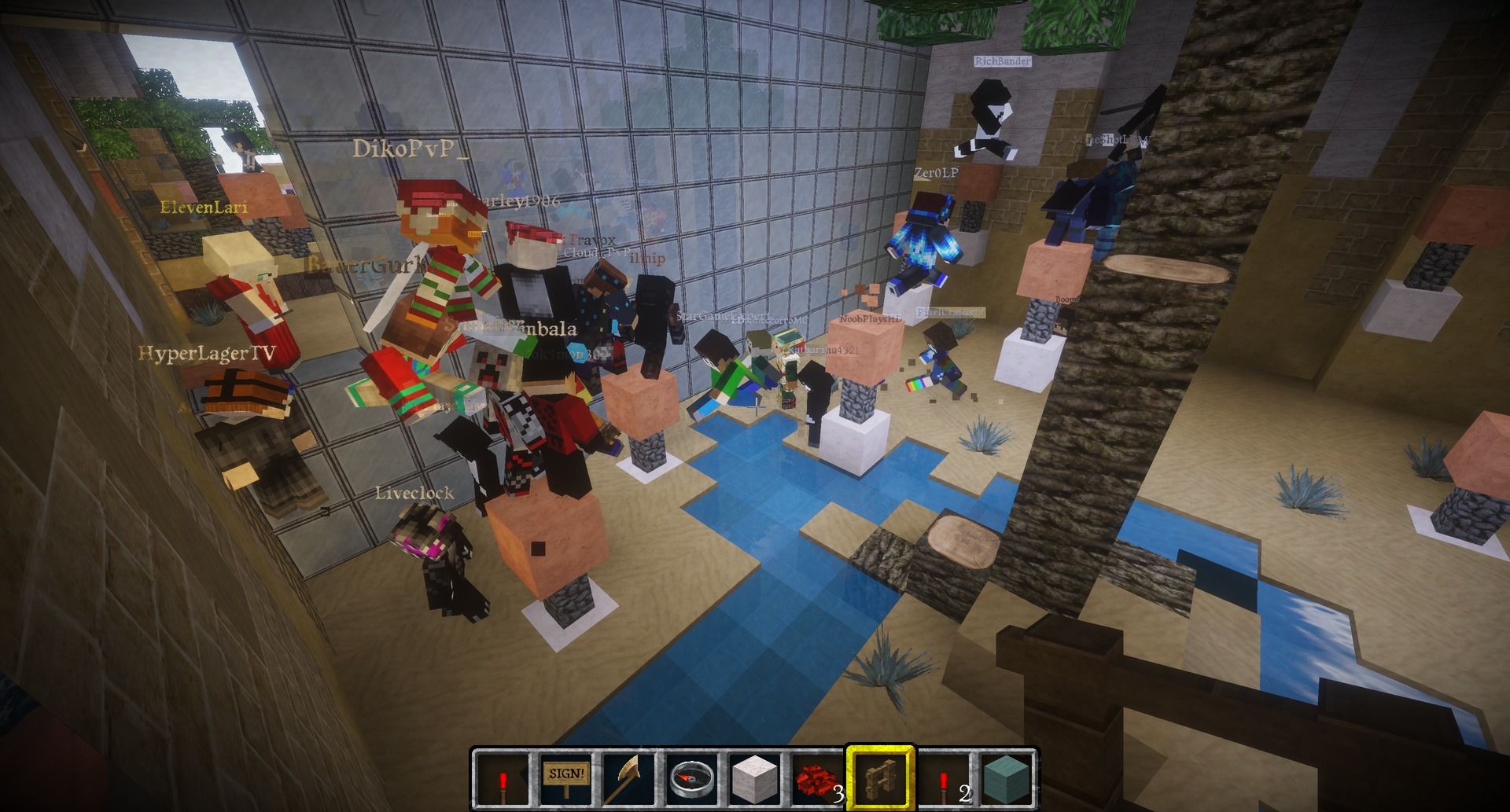This screenshot has height=812, width=1510.
Task: Click the highlighted wooden fence slot
Action: tap(880, 778)
